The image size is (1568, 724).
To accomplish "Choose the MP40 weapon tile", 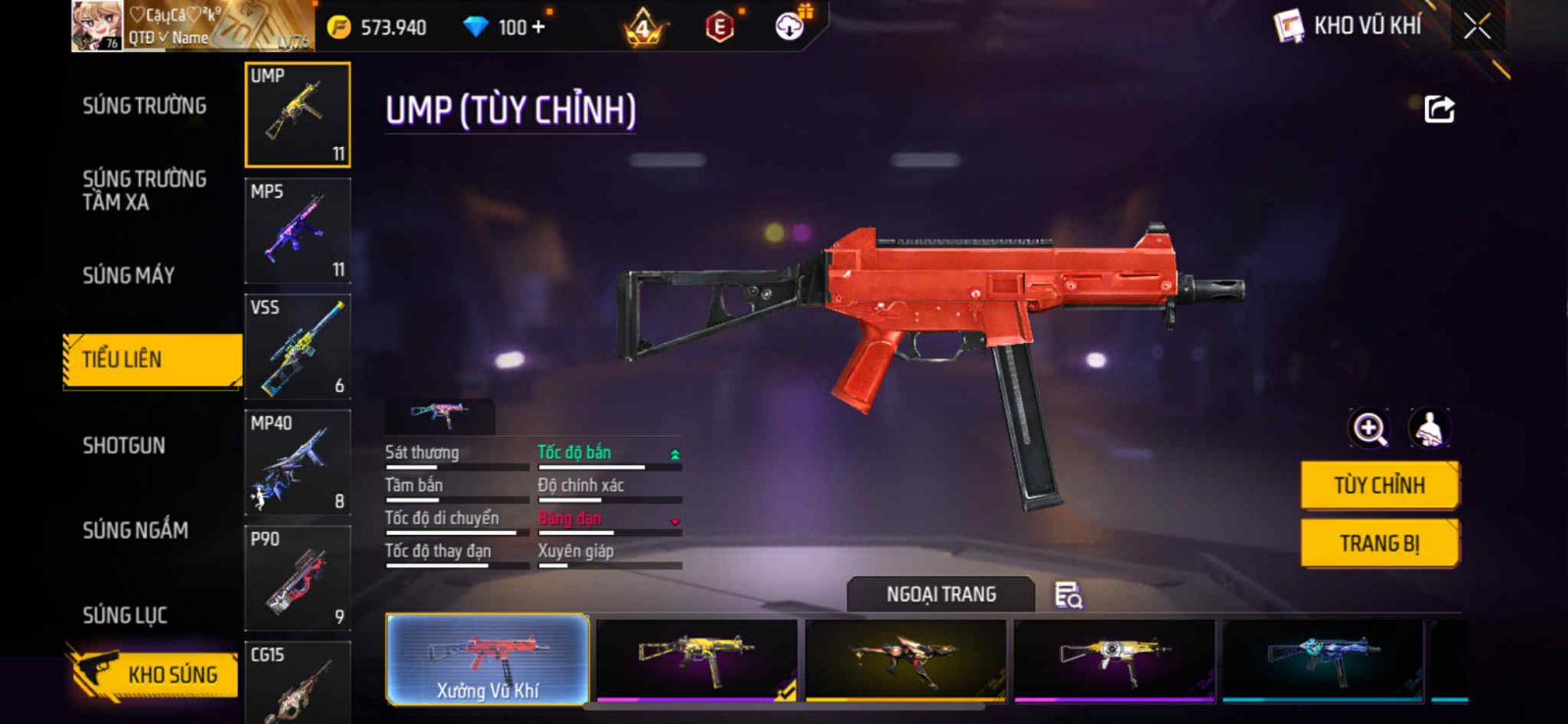I will pyautogui.click(x=297, y=461).
